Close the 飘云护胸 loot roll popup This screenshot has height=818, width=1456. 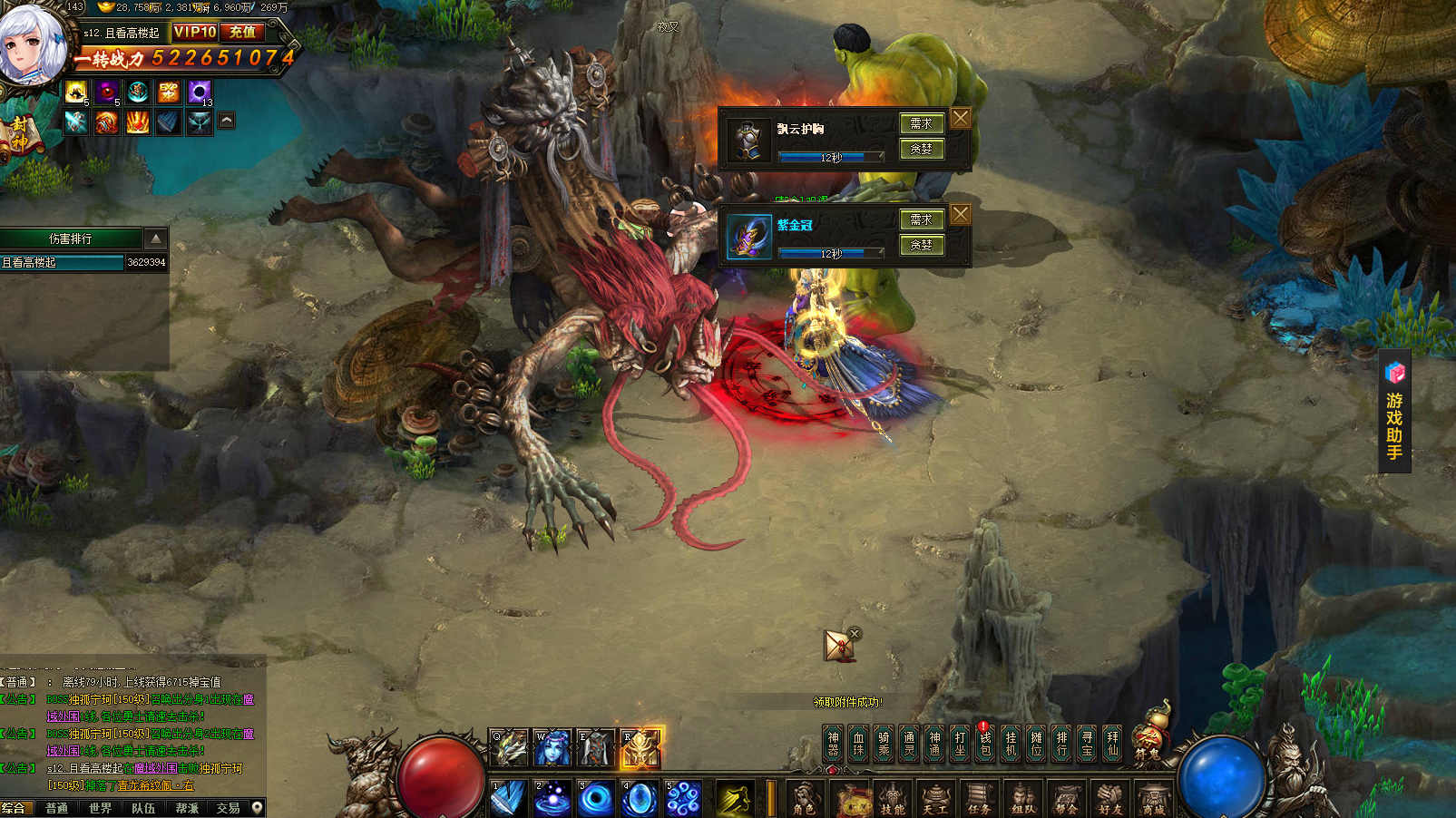point(961,118)
